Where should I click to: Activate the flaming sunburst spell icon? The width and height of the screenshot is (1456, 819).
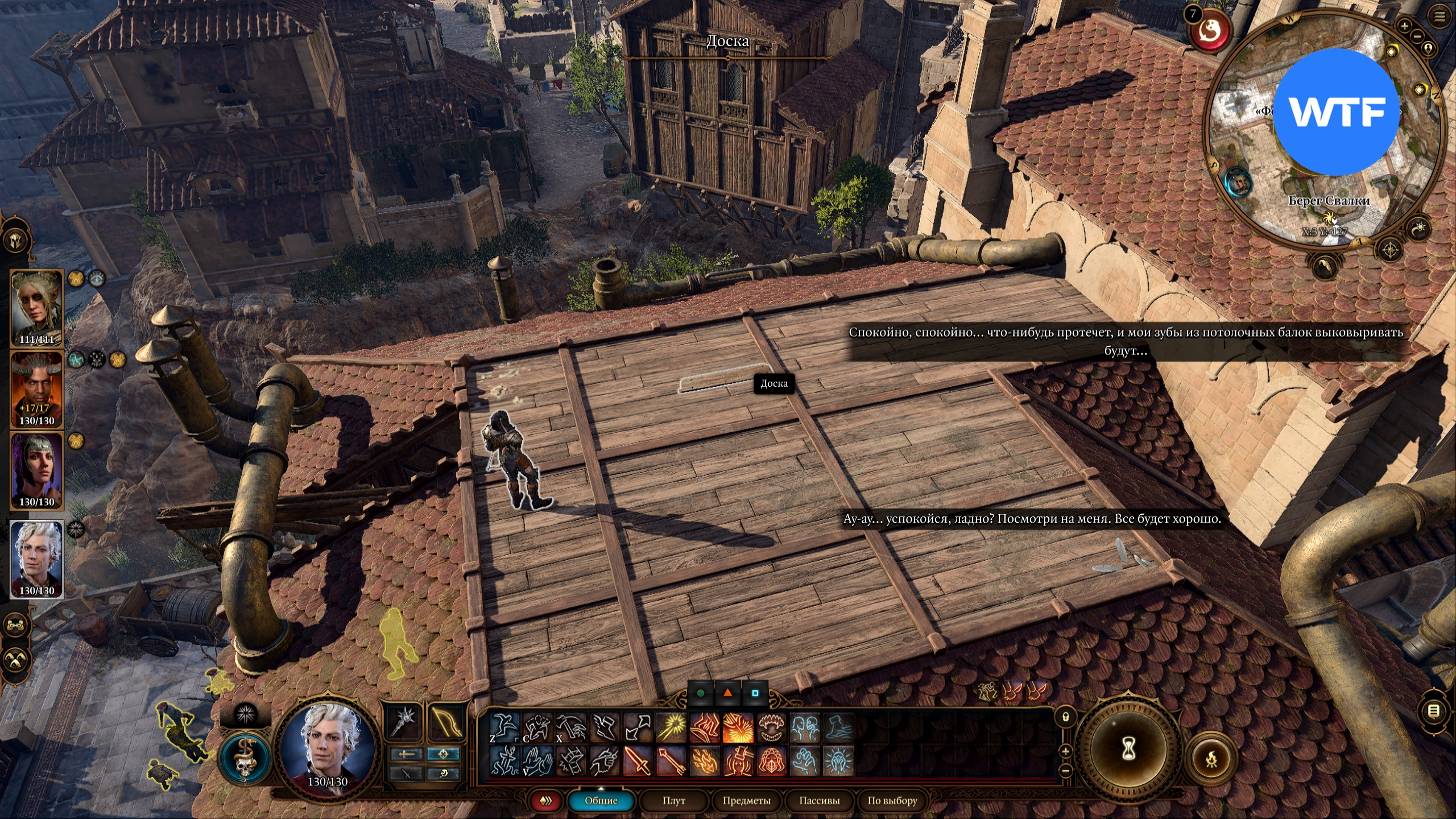click(x=738, y=729)
